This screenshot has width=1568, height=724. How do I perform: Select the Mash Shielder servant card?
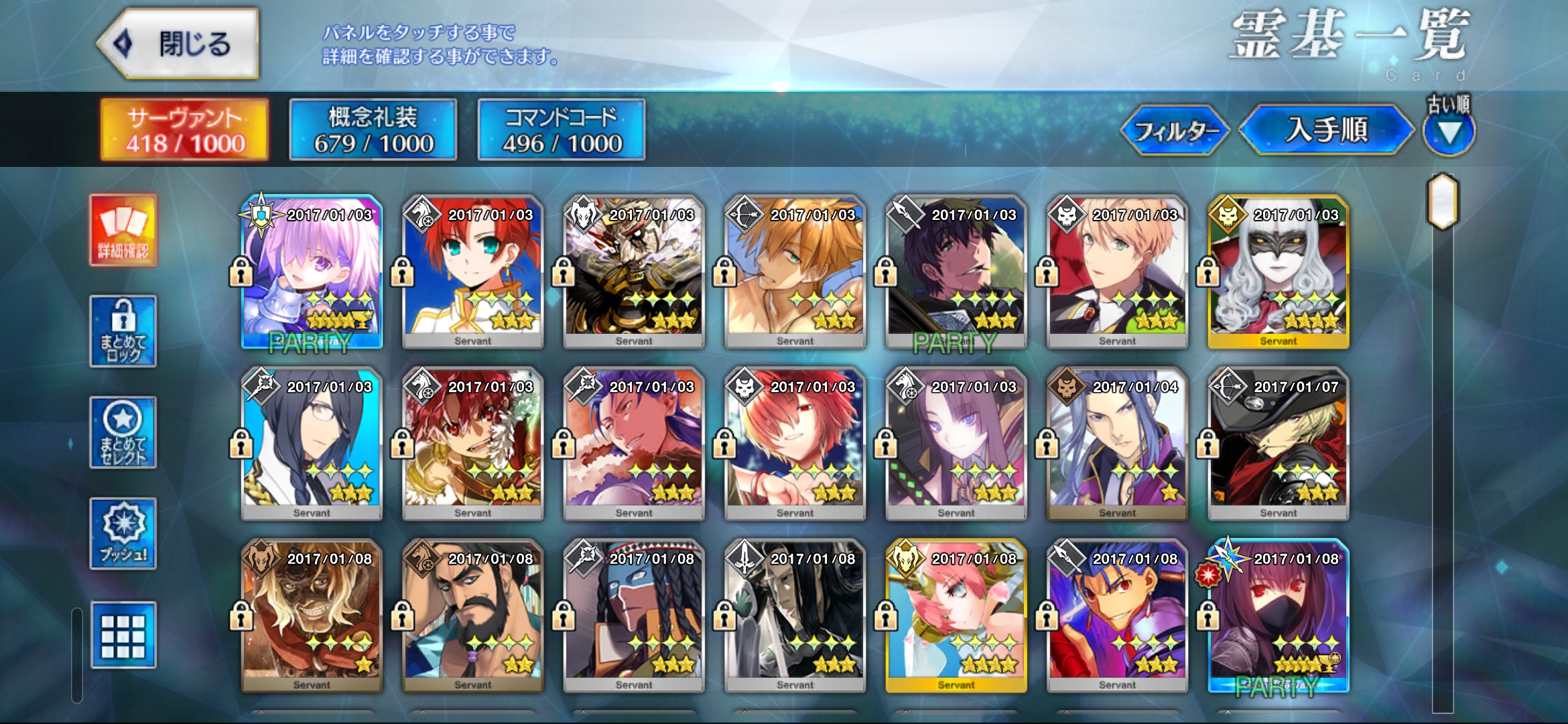pyautogui.click(x=312, y=271)
